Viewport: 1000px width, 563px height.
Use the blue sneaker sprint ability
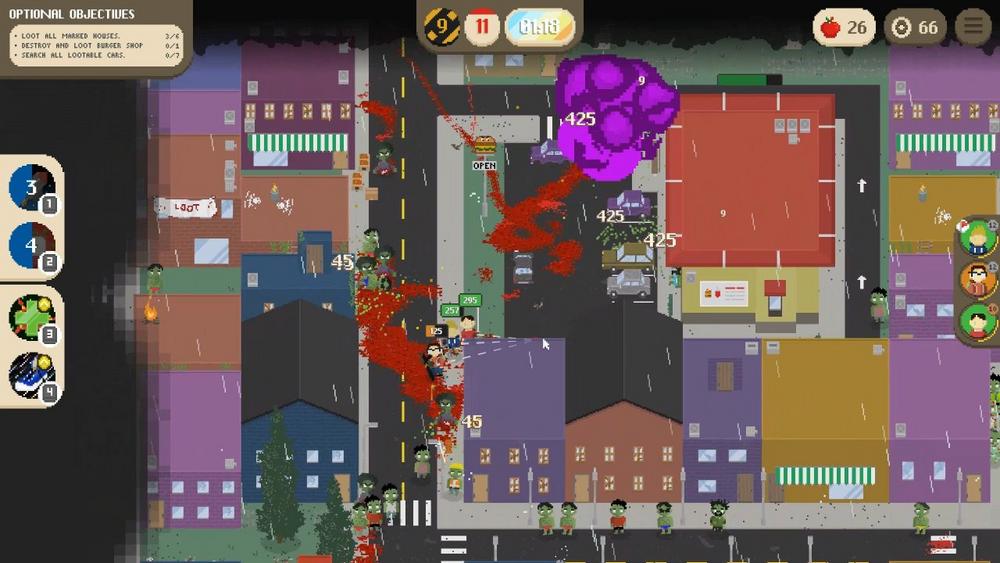tap(31, 374)
